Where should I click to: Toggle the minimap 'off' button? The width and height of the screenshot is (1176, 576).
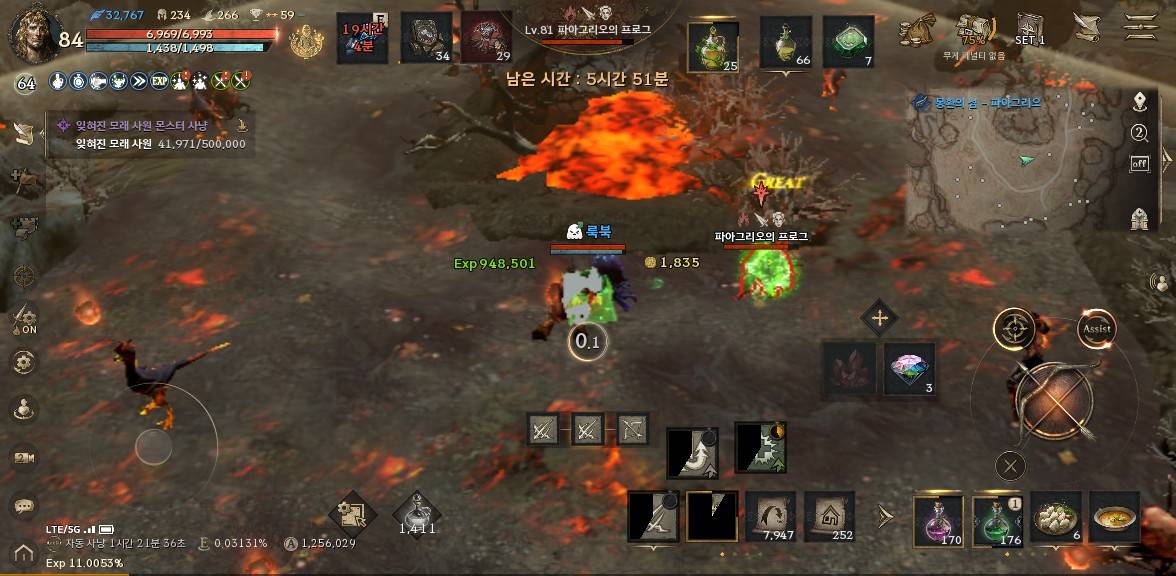[x=1139, y=163]
